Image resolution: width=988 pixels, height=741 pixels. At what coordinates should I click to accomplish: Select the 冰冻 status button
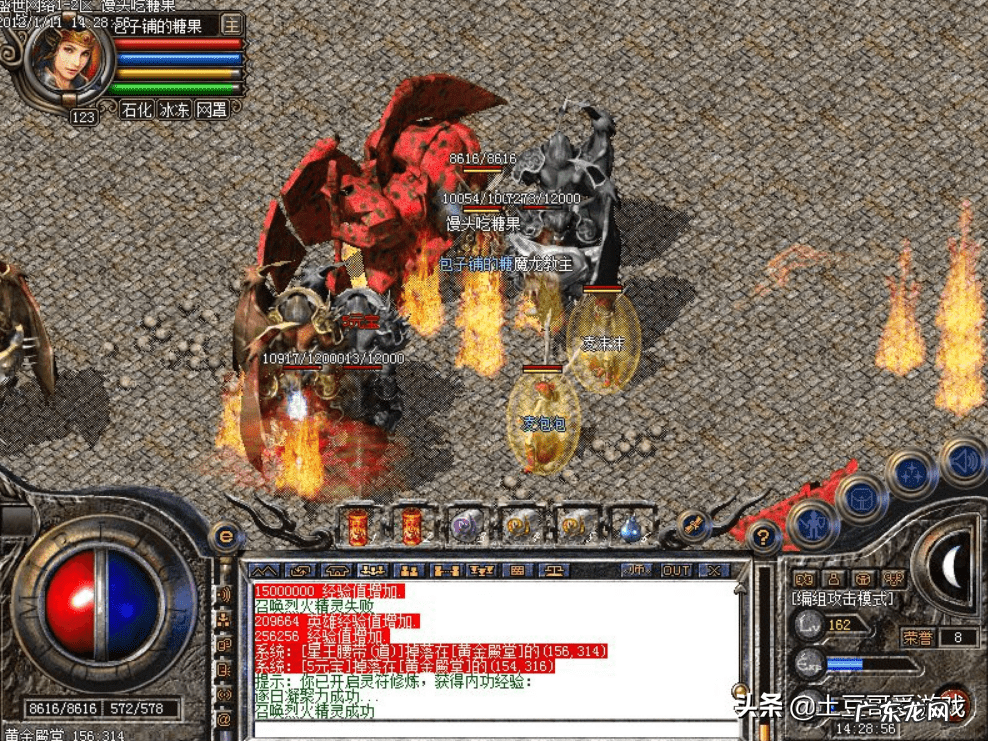click(x=174, y=110)
